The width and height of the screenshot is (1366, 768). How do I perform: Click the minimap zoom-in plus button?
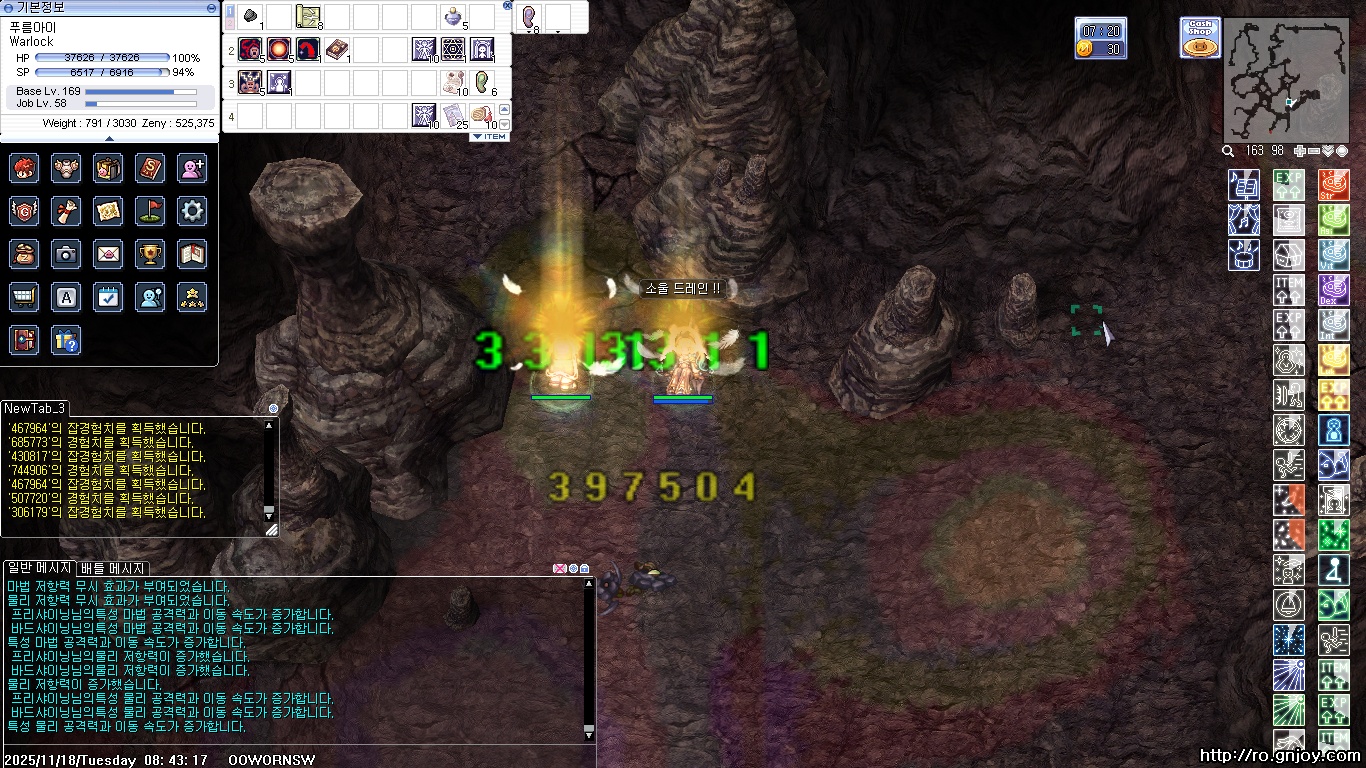coord(1299,151)
